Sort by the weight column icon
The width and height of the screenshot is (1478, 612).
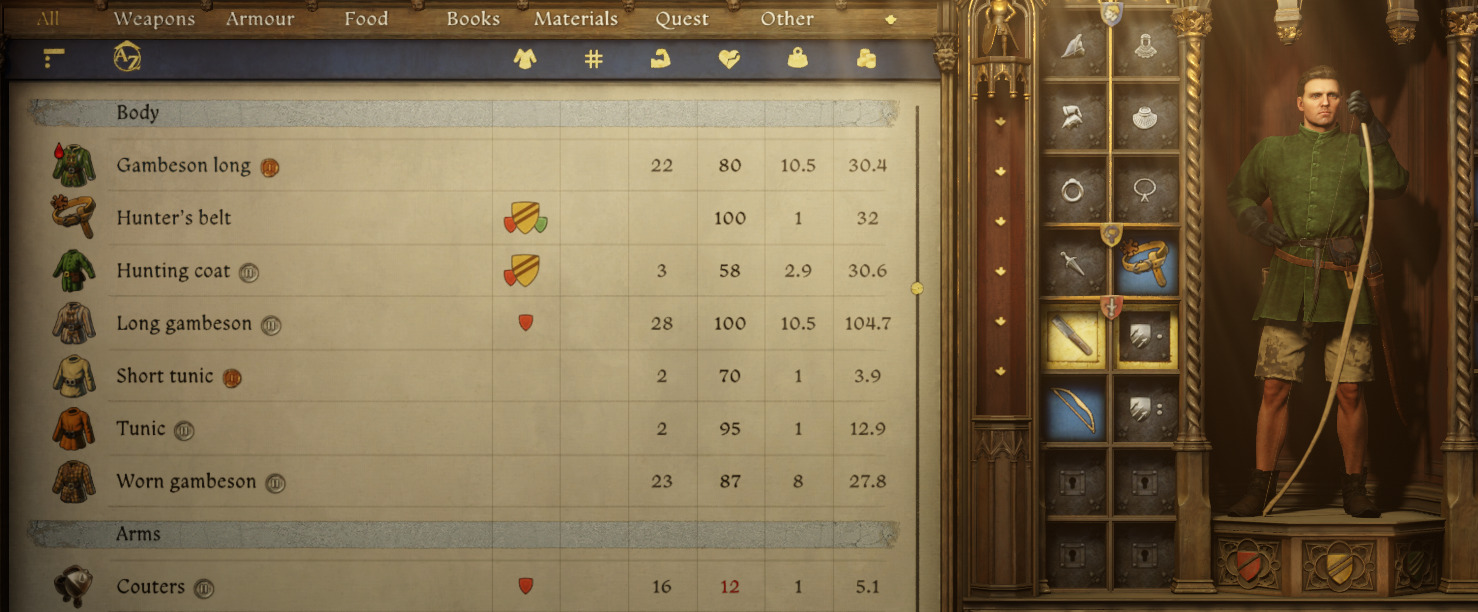[797, 59]
